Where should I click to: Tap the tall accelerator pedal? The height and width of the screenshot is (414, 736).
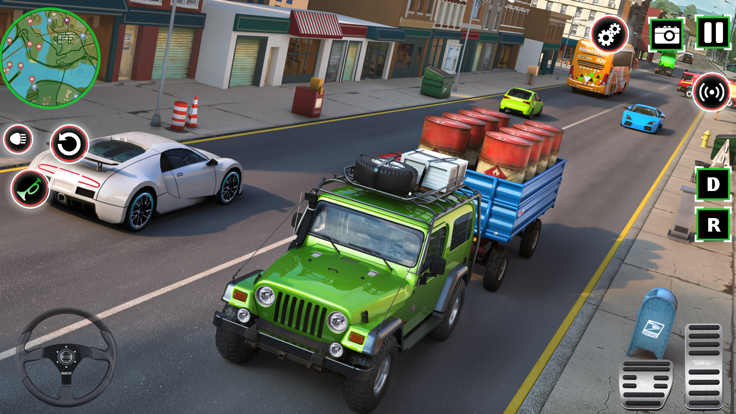(x=705, y=365)
